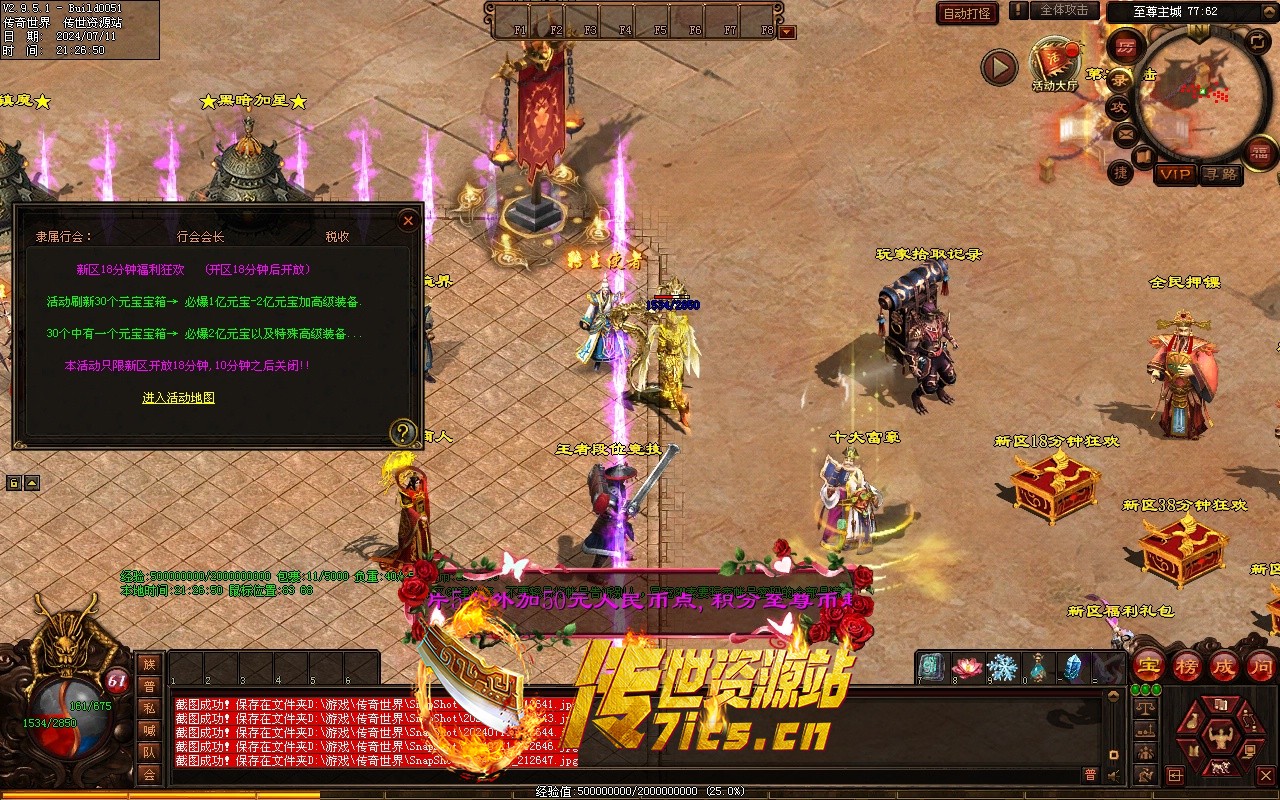Image resolution: width=1280 pixels, height=800 pixels.
Task: Close the guild activity dialog
Action: (407, 221)
